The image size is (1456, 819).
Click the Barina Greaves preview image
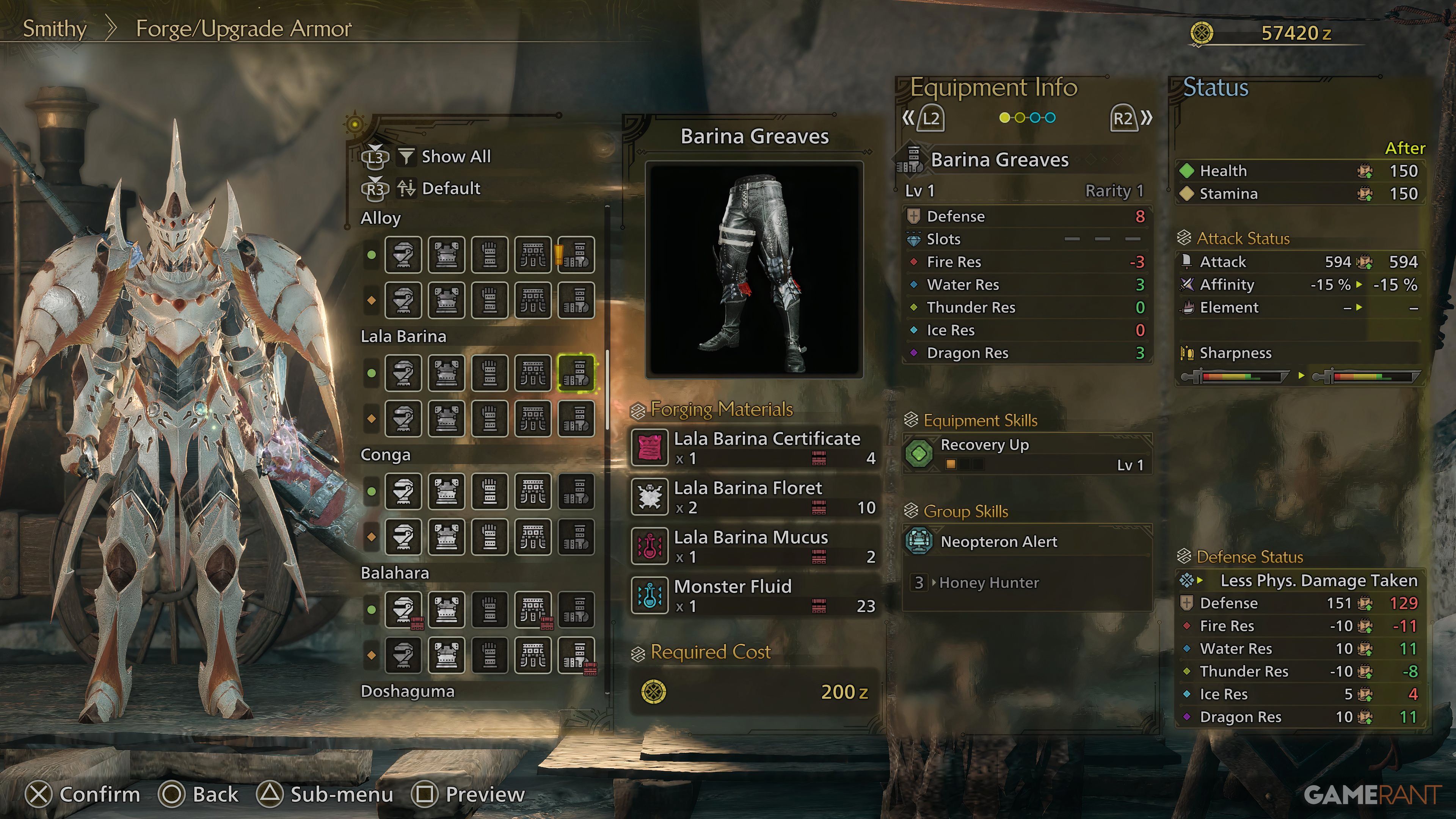coord(754,270)
